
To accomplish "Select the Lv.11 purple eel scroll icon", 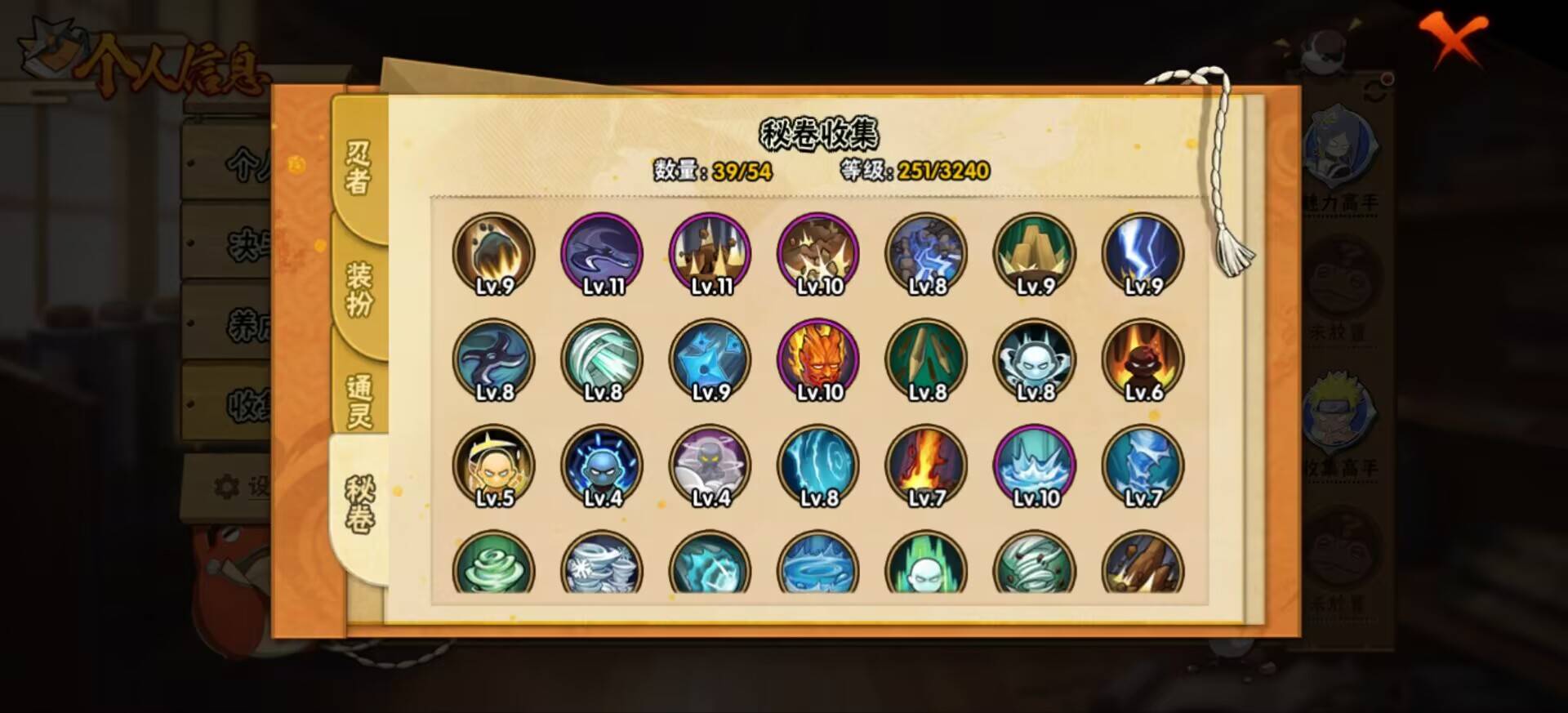I will tap(600, 253).
